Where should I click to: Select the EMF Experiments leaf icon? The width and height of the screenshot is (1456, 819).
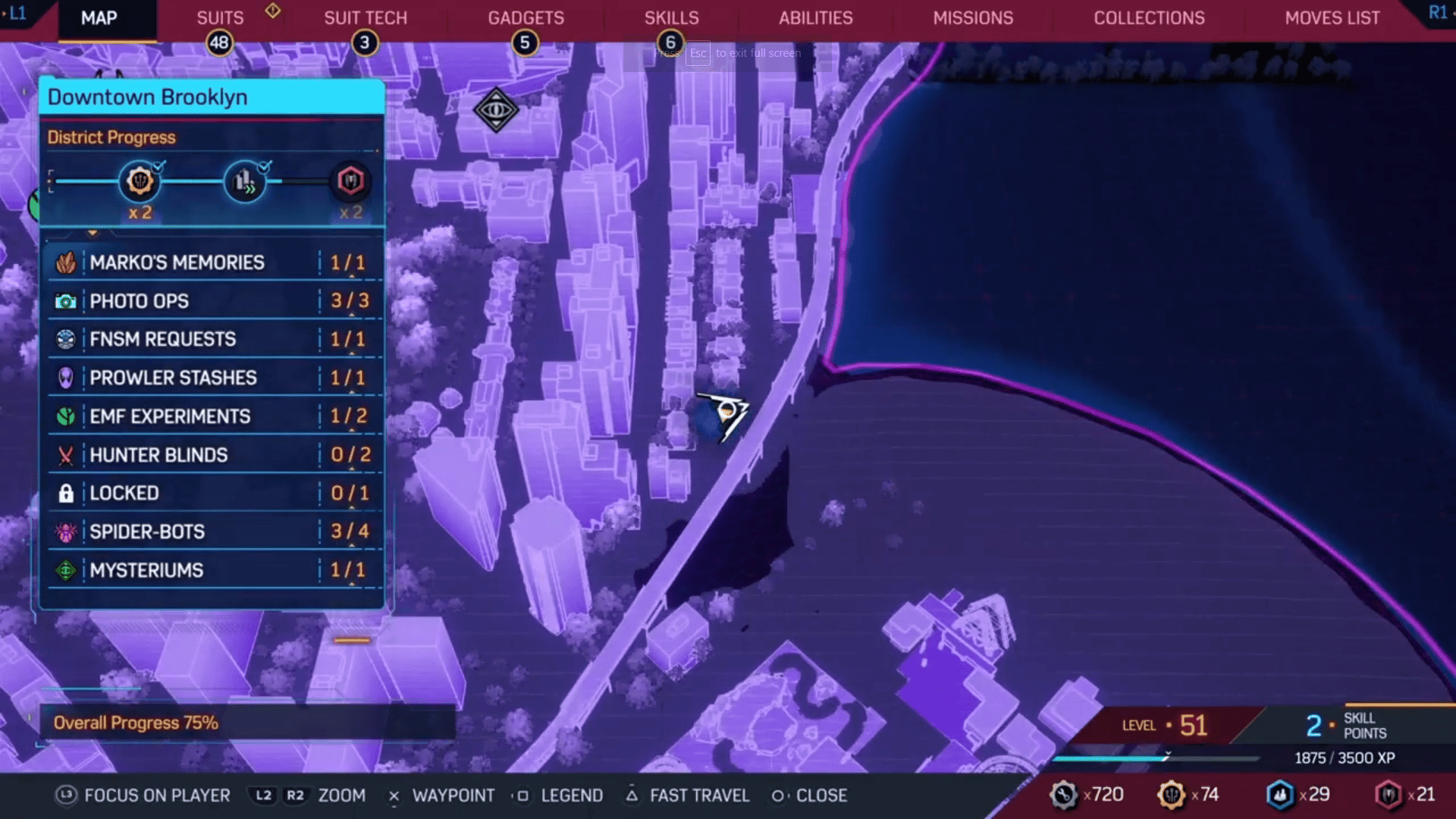tap(67, 416)
